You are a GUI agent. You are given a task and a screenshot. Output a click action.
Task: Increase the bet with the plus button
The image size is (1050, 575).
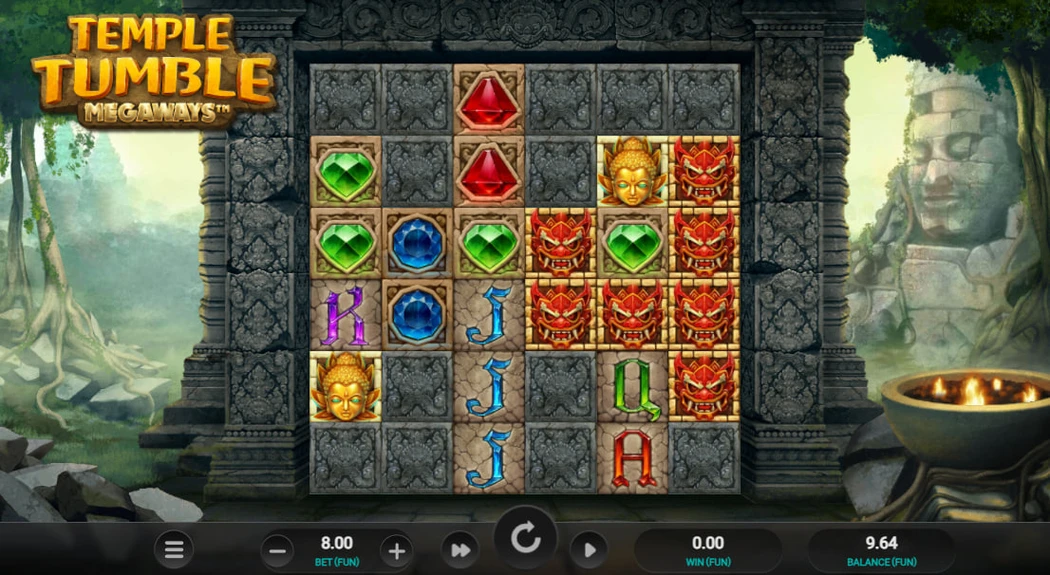click(x=396, y=549)
